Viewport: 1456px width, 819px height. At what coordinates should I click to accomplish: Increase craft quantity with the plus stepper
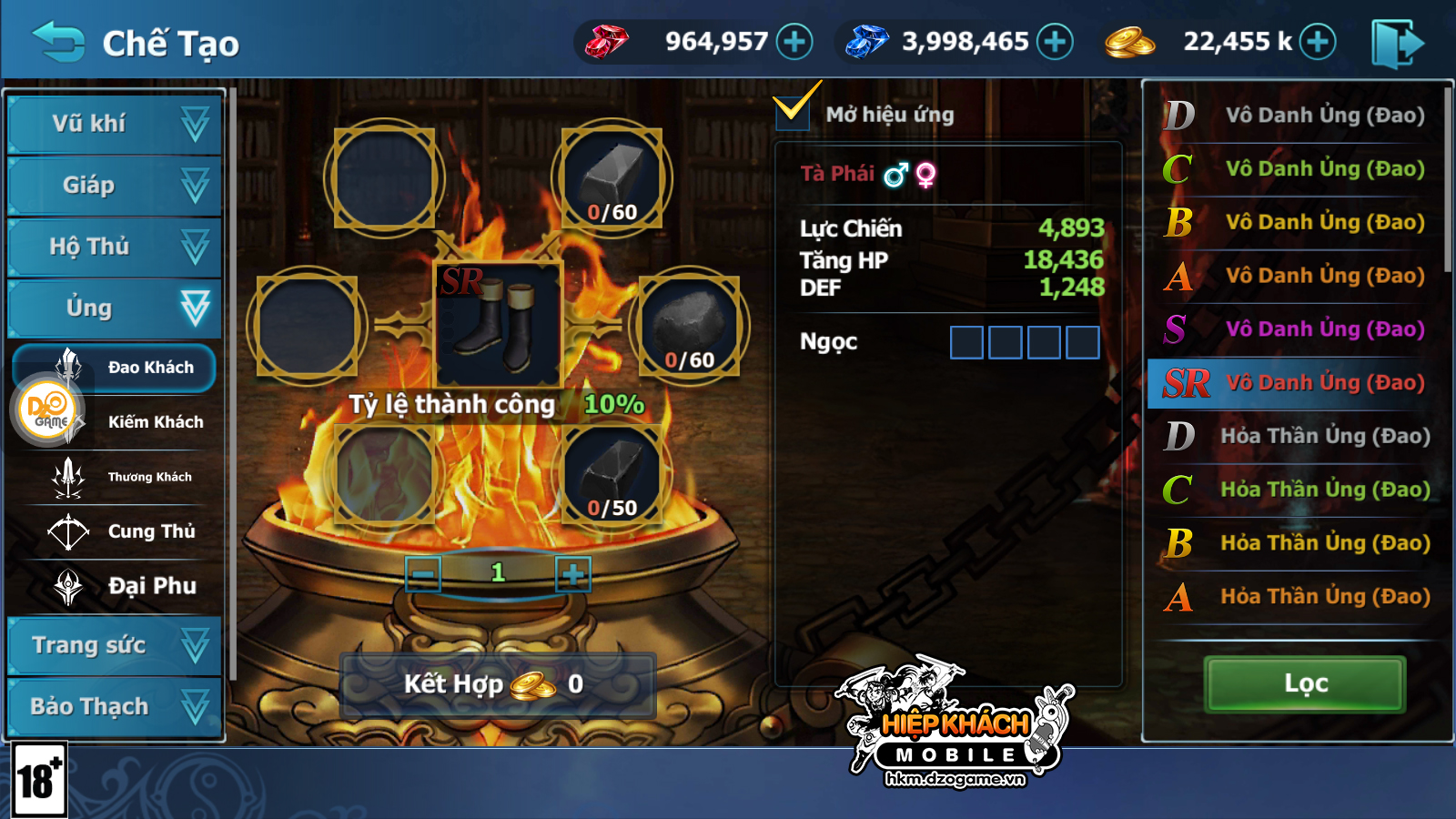coord(572,574)
